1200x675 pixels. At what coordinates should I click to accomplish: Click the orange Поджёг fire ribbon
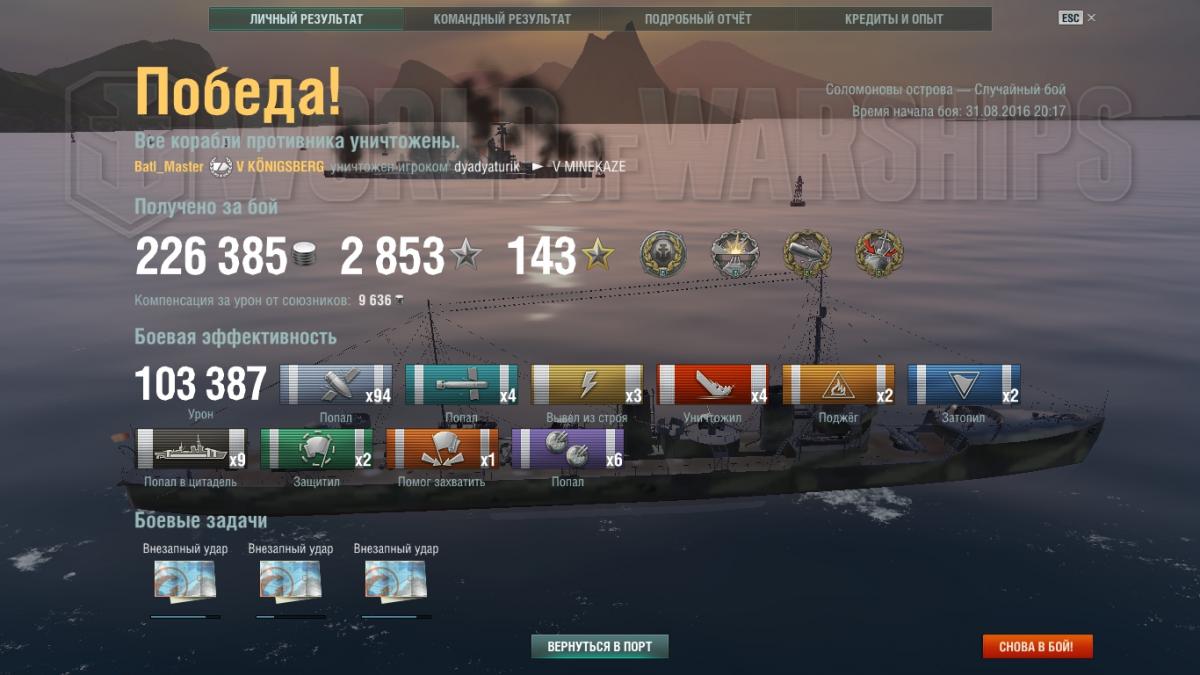(x=838, y=385)
